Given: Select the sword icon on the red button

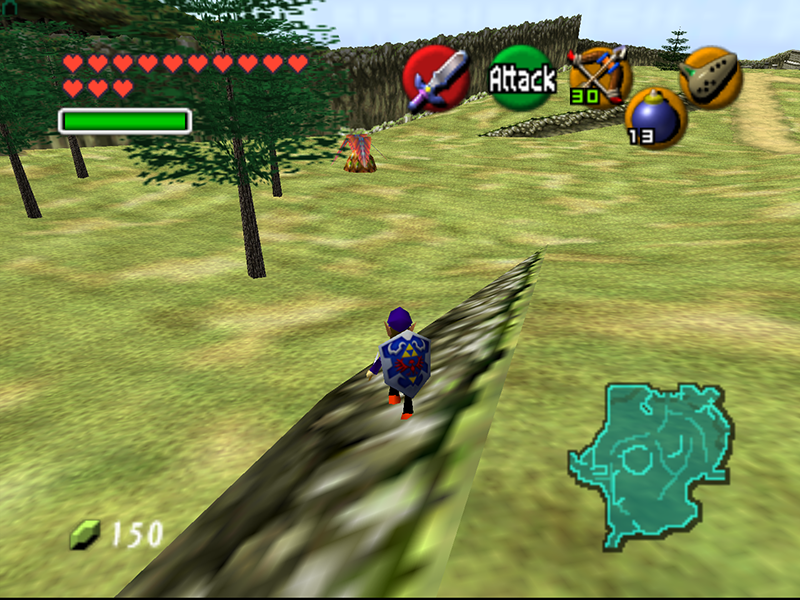Looking at the screenshot, I should (437, 77).
